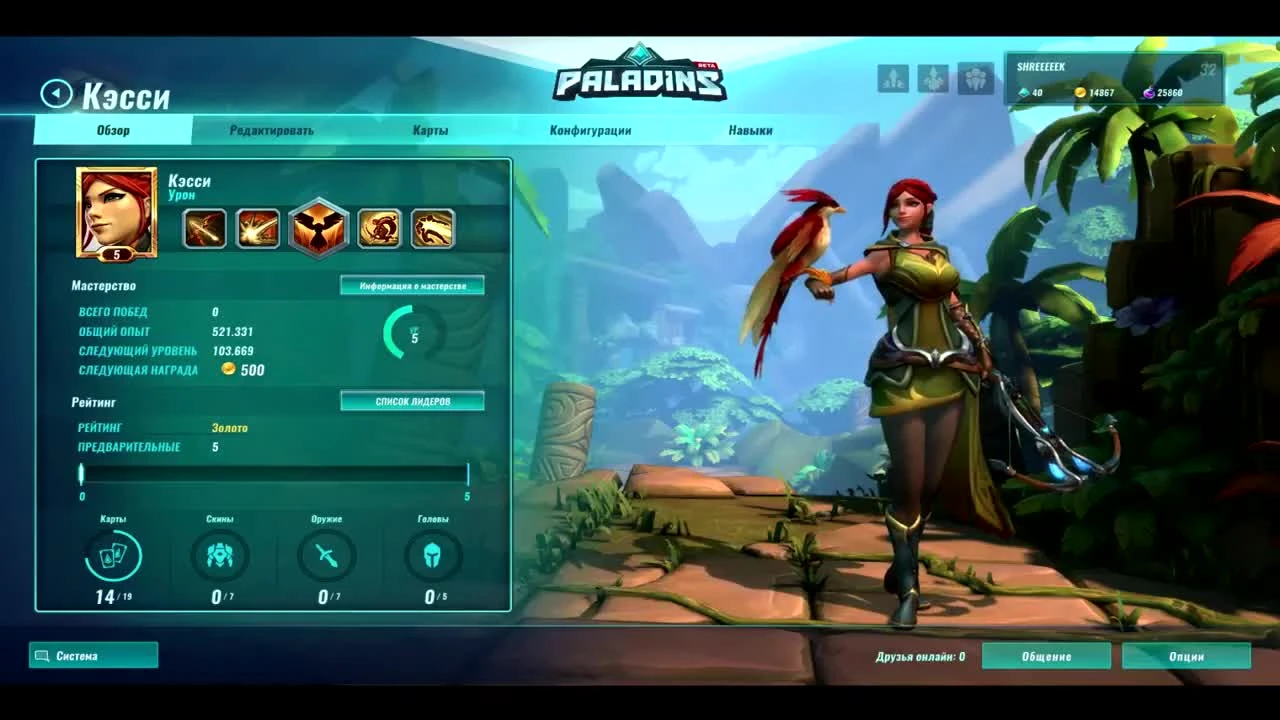Open the Список лидеров leaderboard

coord(412,400)
